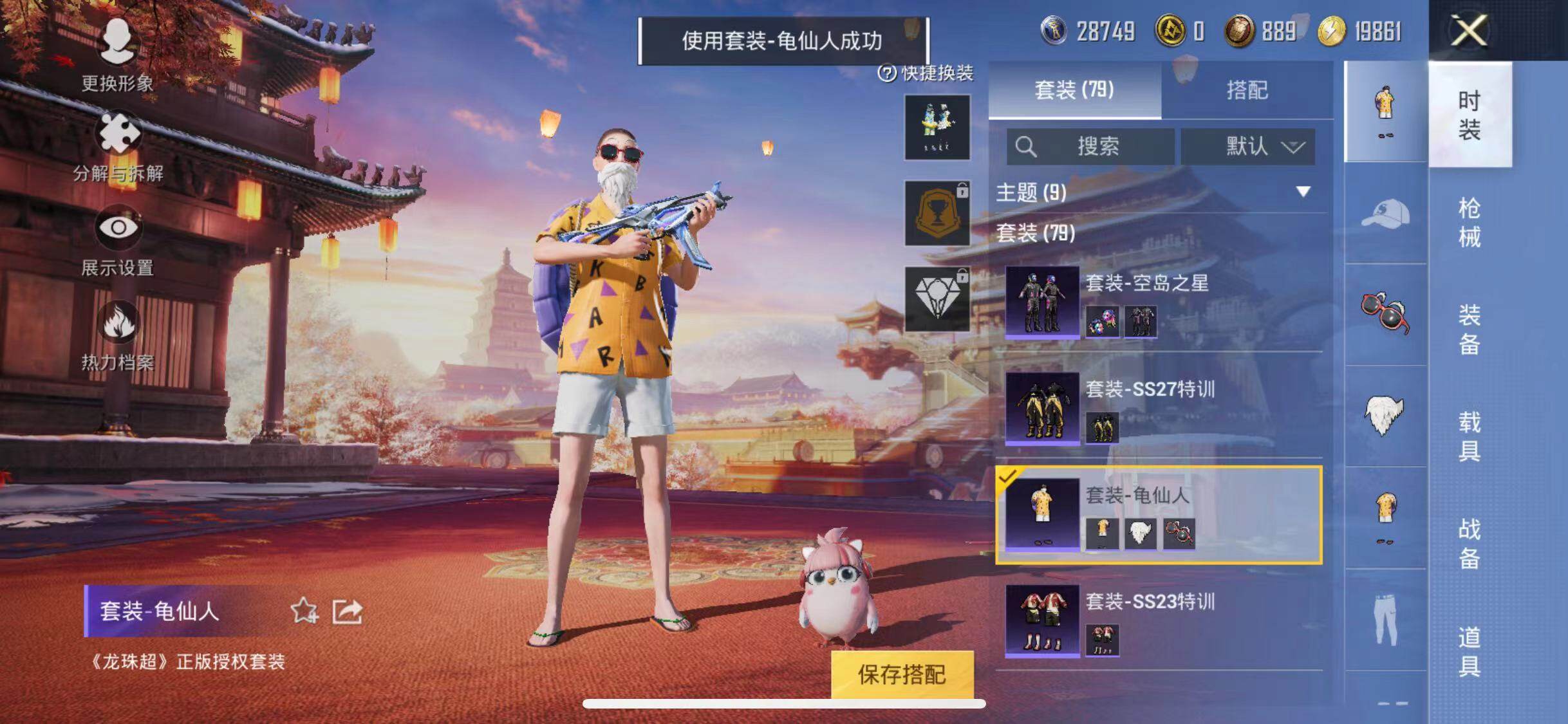Save outfit with 保存搭配 button
1568x724 pixels.
point(902,674)
